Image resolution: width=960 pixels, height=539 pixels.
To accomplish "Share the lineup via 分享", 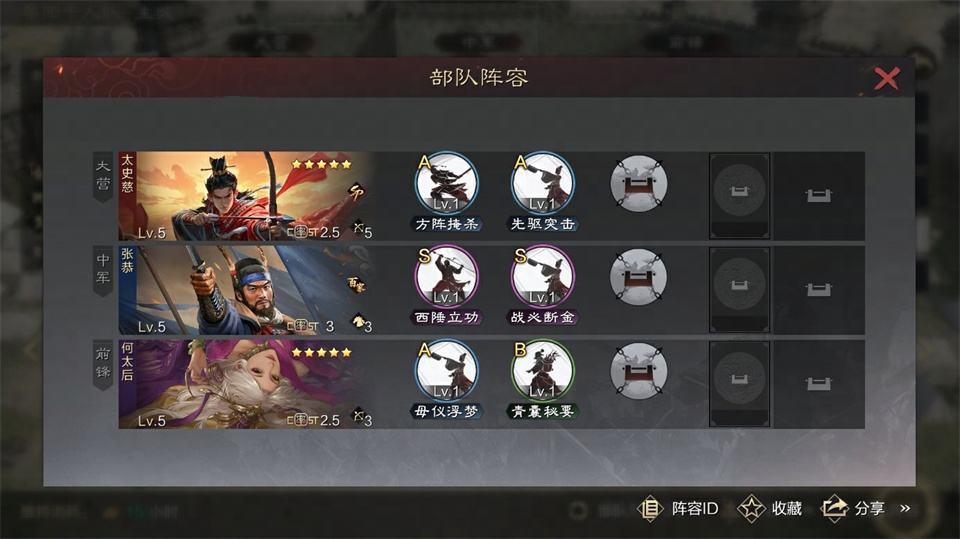I will pos(853,508).
